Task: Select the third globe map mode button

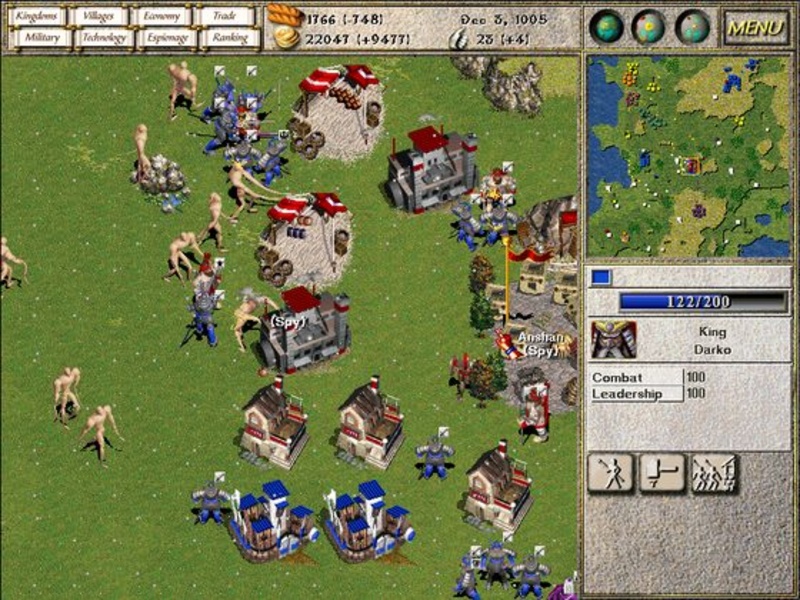Action: (x=692, y=27)
